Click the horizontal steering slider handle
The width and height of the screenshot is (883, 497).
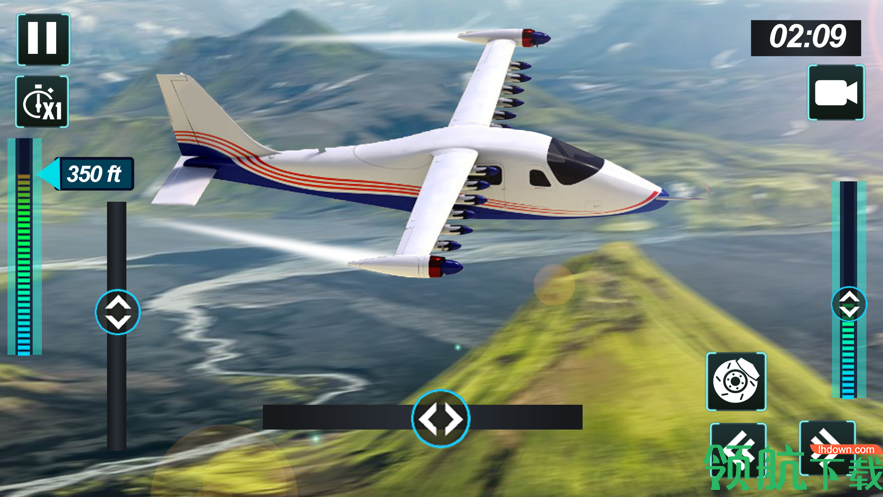[x=441, y=418]
